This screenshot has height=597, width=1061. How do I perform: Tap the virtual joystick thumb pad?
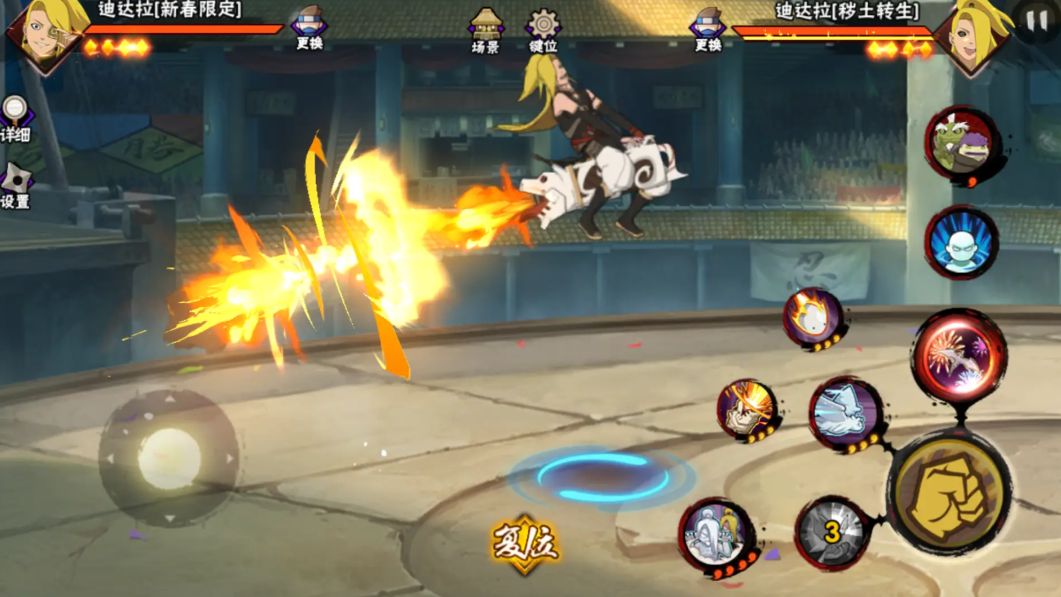tap(169, 459)
